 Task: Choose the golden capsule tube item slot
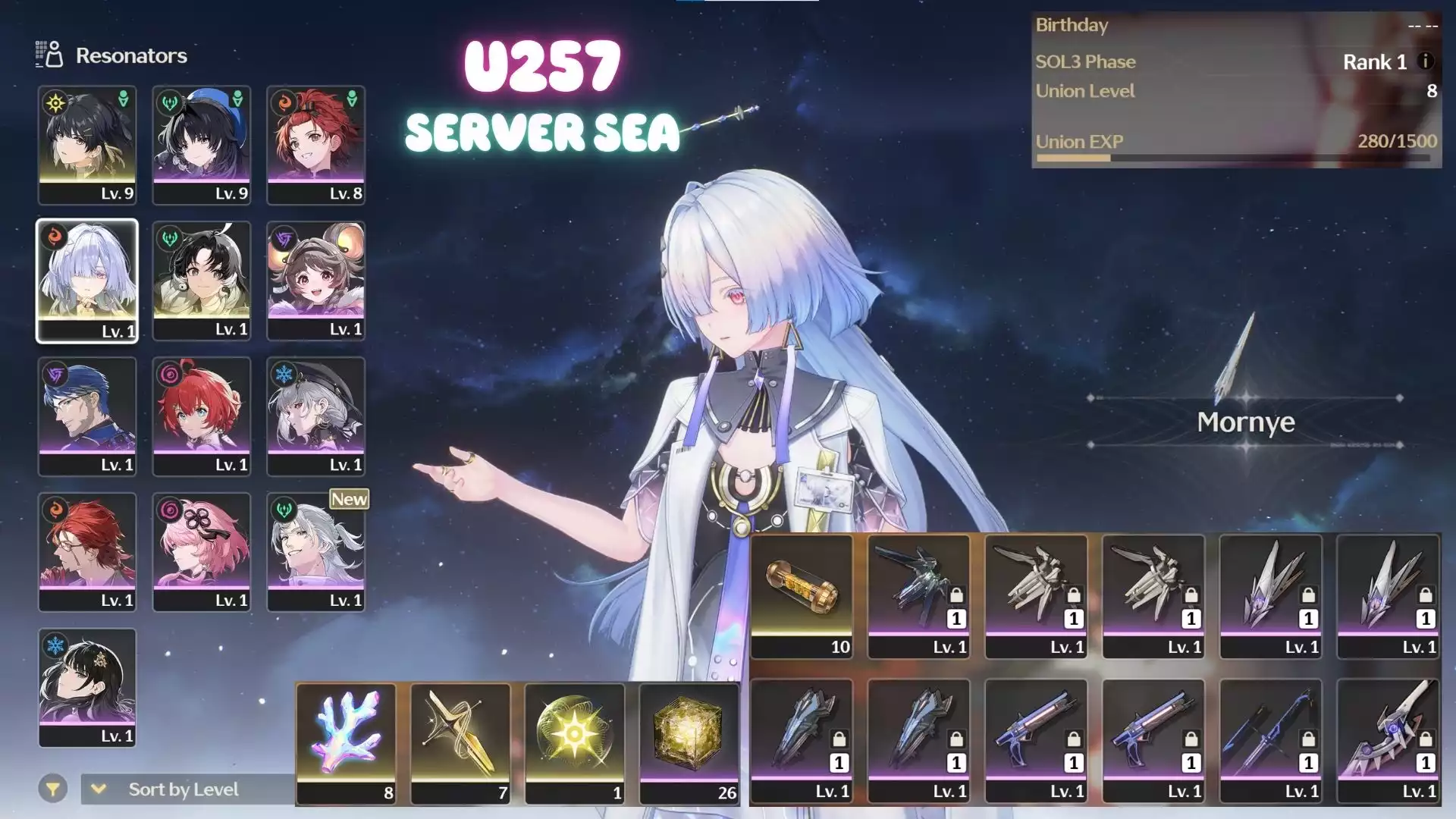click(802, 596)
